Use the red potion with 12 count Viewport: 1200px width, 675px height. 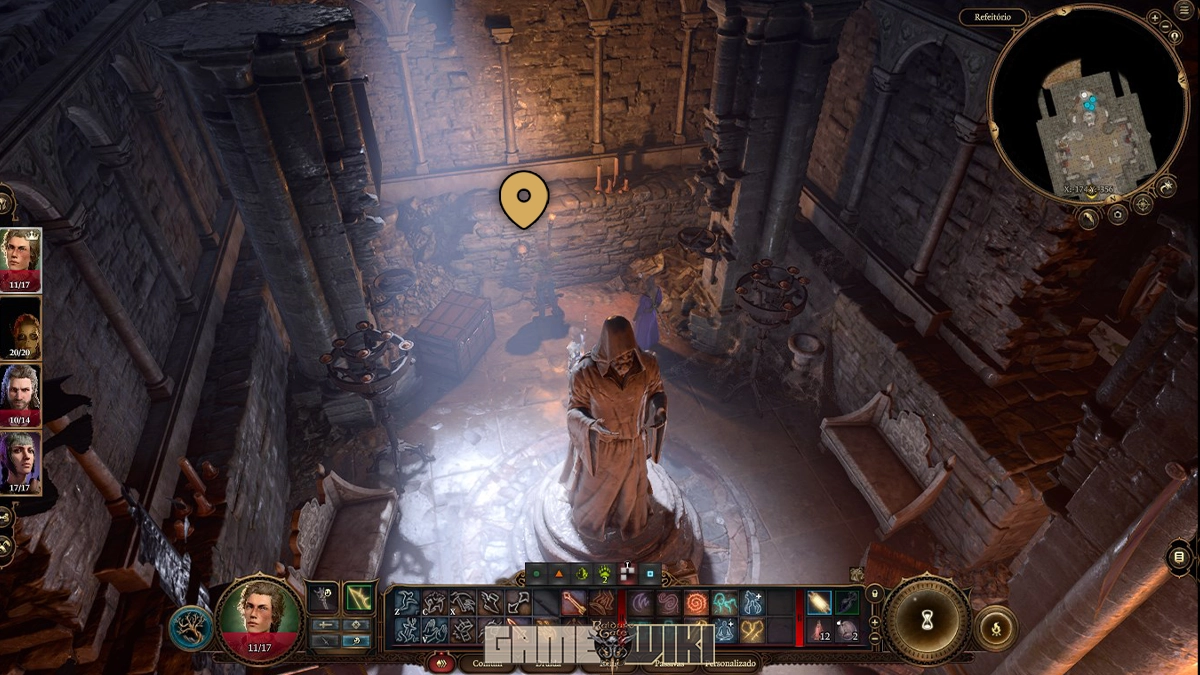click(819, 630)
